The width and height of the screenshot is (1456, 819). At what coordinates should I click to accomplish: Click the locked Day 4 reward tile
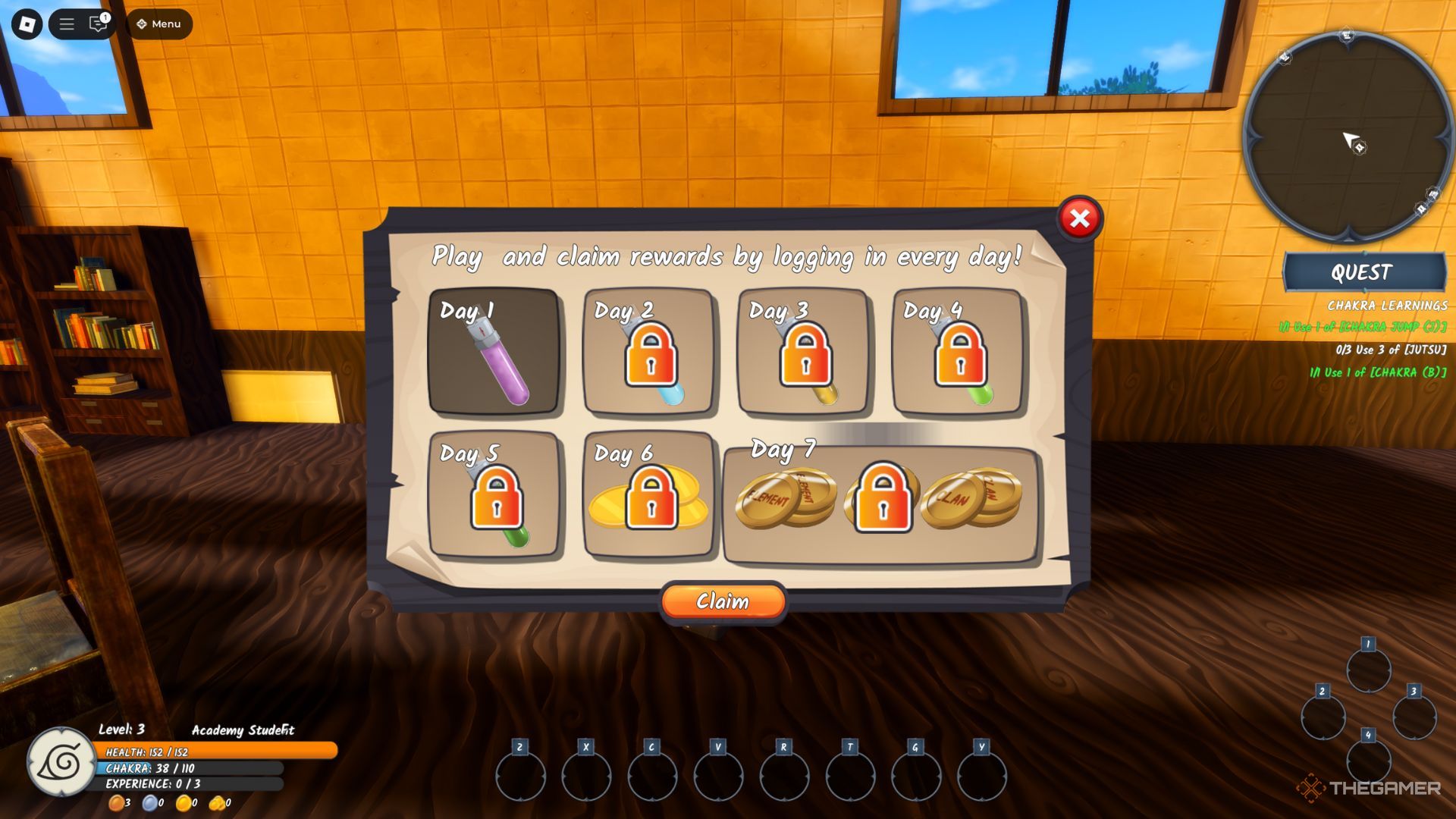959,351
